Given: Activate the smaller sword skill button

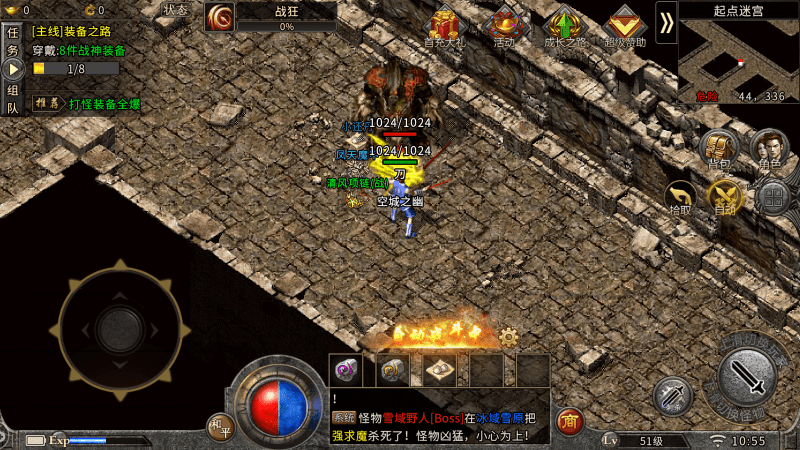Looking at the screenshot, I should click(x=673, y=397).
